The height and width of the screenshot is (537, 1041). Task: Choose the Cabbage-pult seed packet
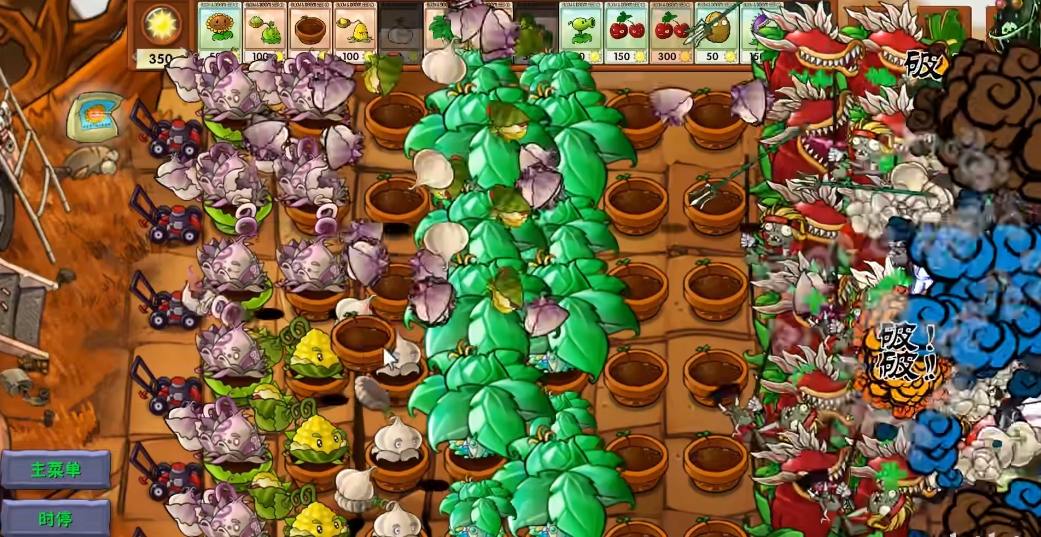(264, 29)
